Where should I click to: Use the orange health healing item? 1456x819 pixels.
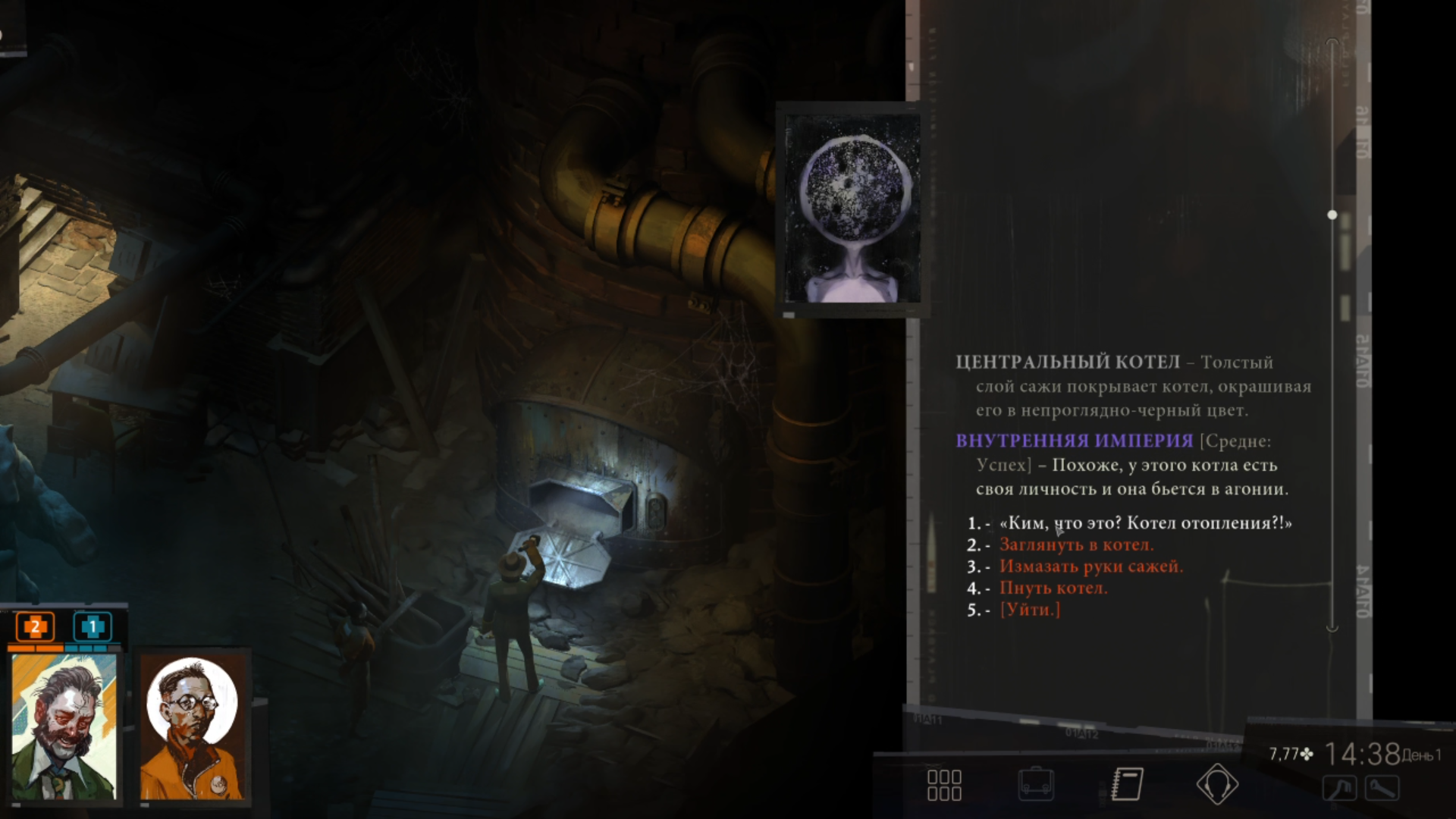35,627
